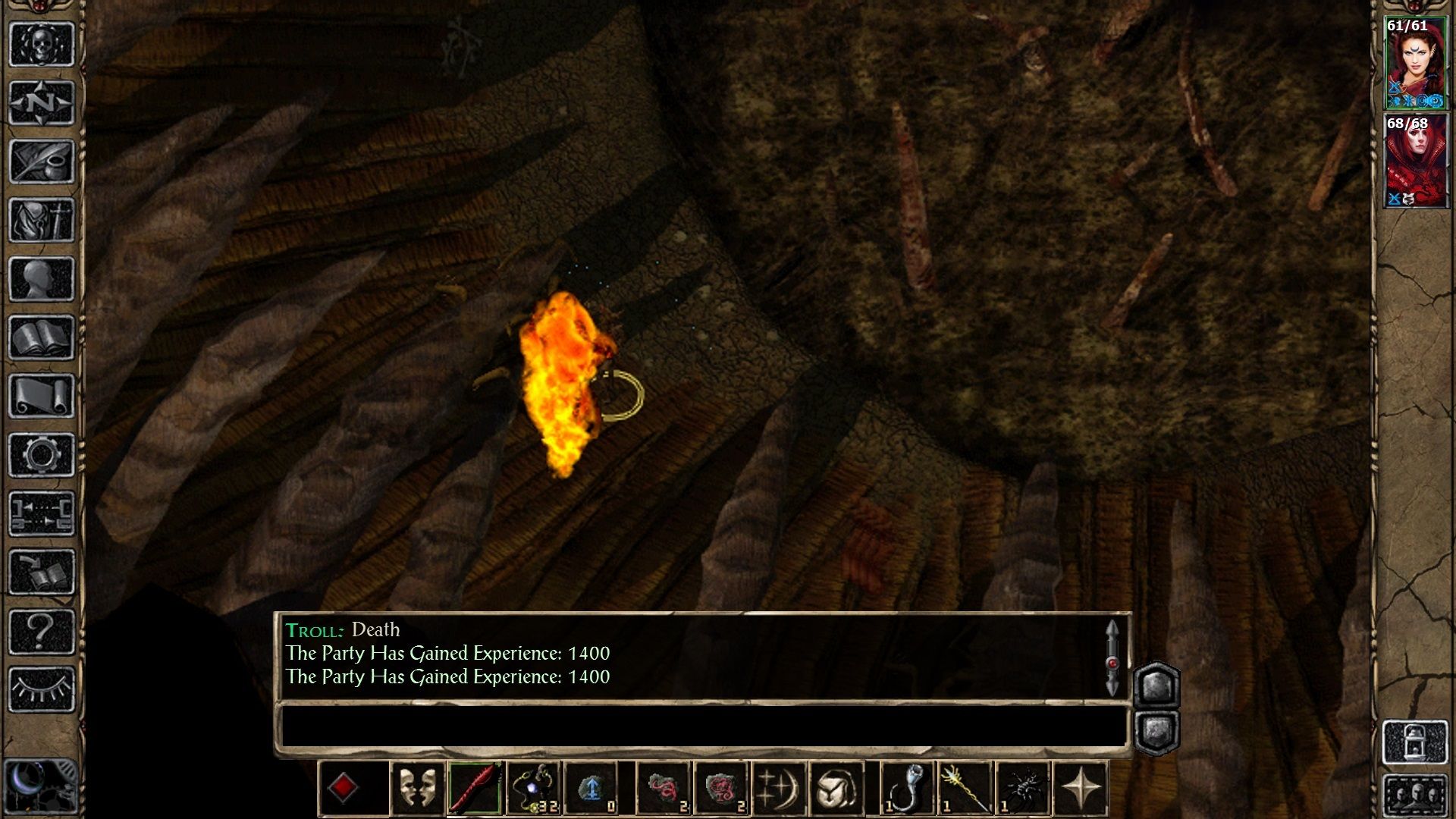This screenshot has height=819, width=1456.
Task: Toggle the bottom-left clock pause button
Action: (42, 785)
